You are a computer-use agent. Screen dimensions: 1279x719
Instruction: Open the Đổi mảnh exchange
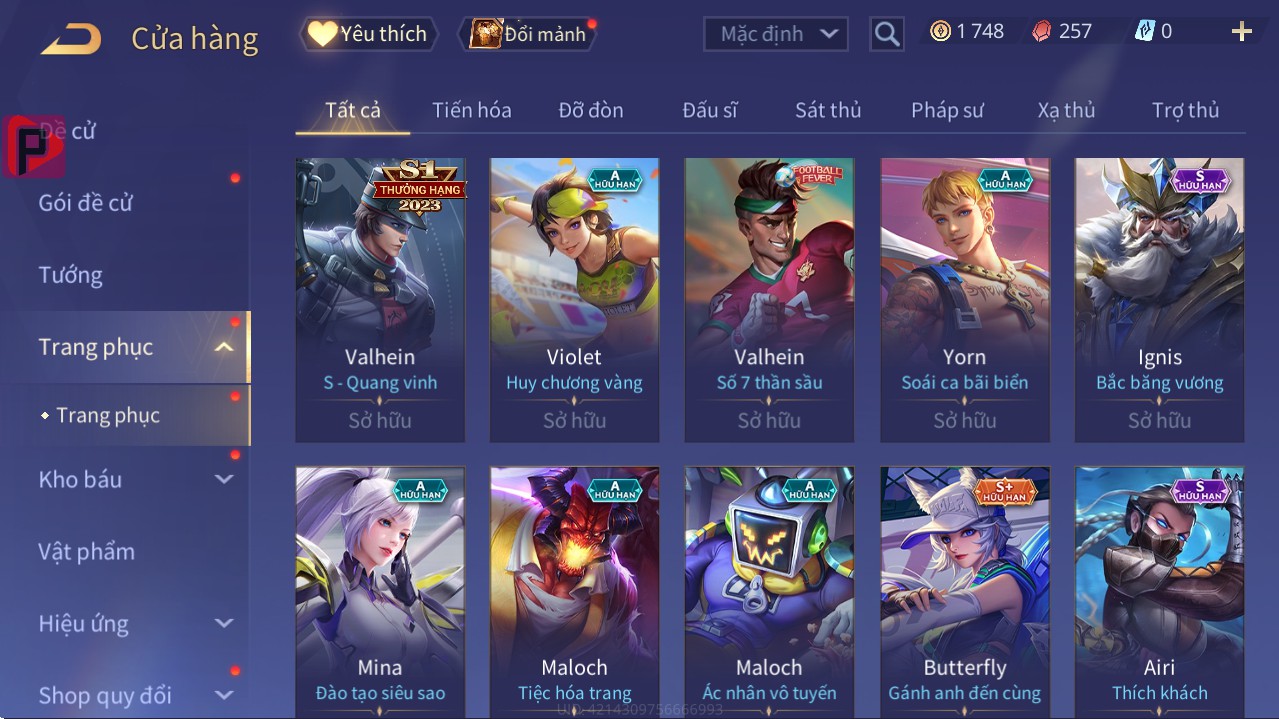529,34
